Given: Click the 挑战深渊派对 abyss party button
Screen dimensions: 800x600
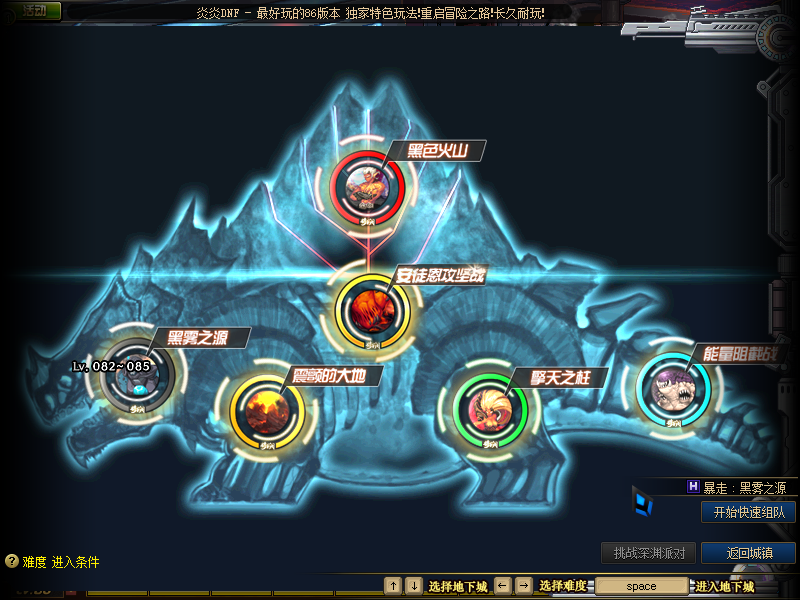Looking at the screenshot, I should [x=648, y=553].
